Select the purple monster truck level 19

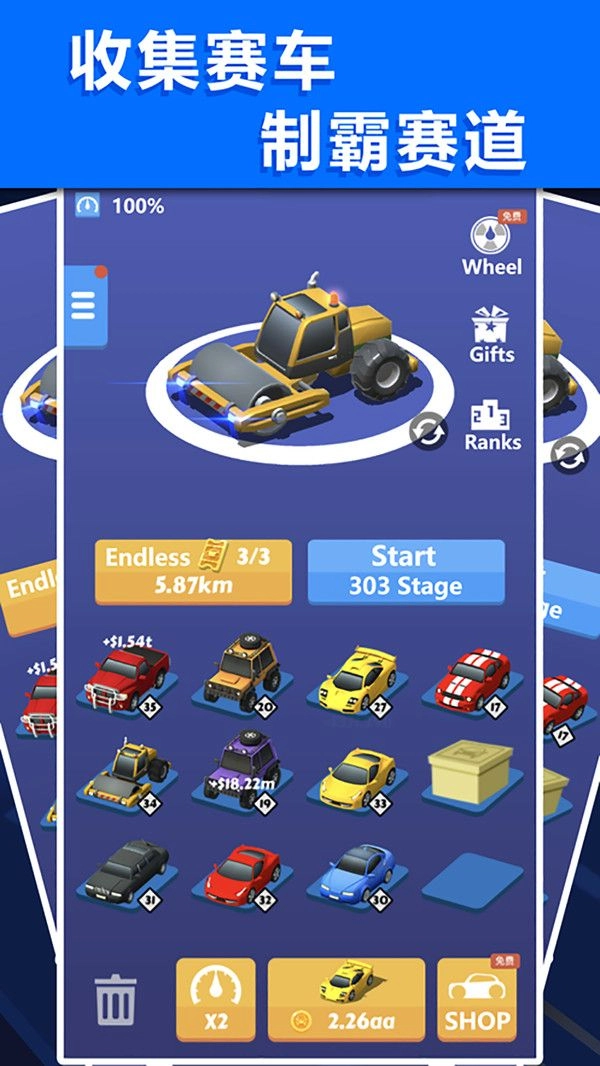coord(242,768)
